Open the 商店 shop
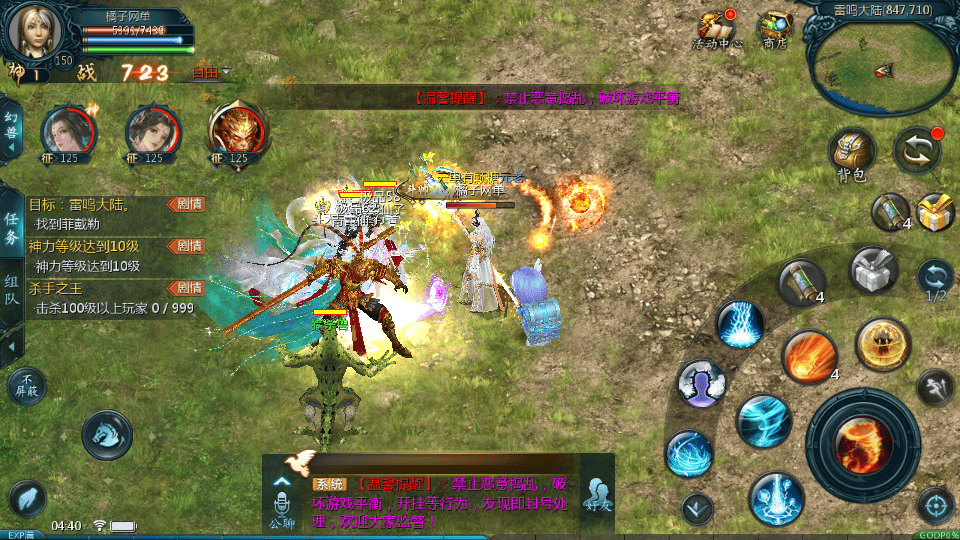Image resolution: width=960 pixels, height=540 pixels. (x=774, y=30)
